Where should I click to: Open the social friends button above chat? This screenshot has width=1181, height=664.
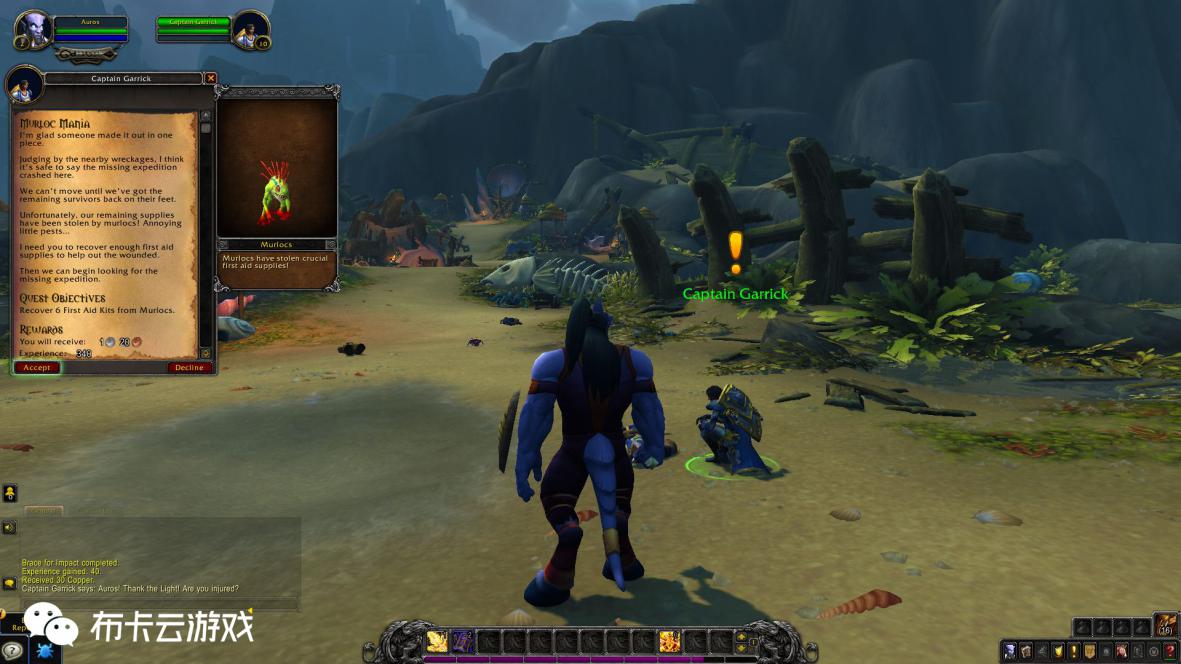click(x=10, y=493)
